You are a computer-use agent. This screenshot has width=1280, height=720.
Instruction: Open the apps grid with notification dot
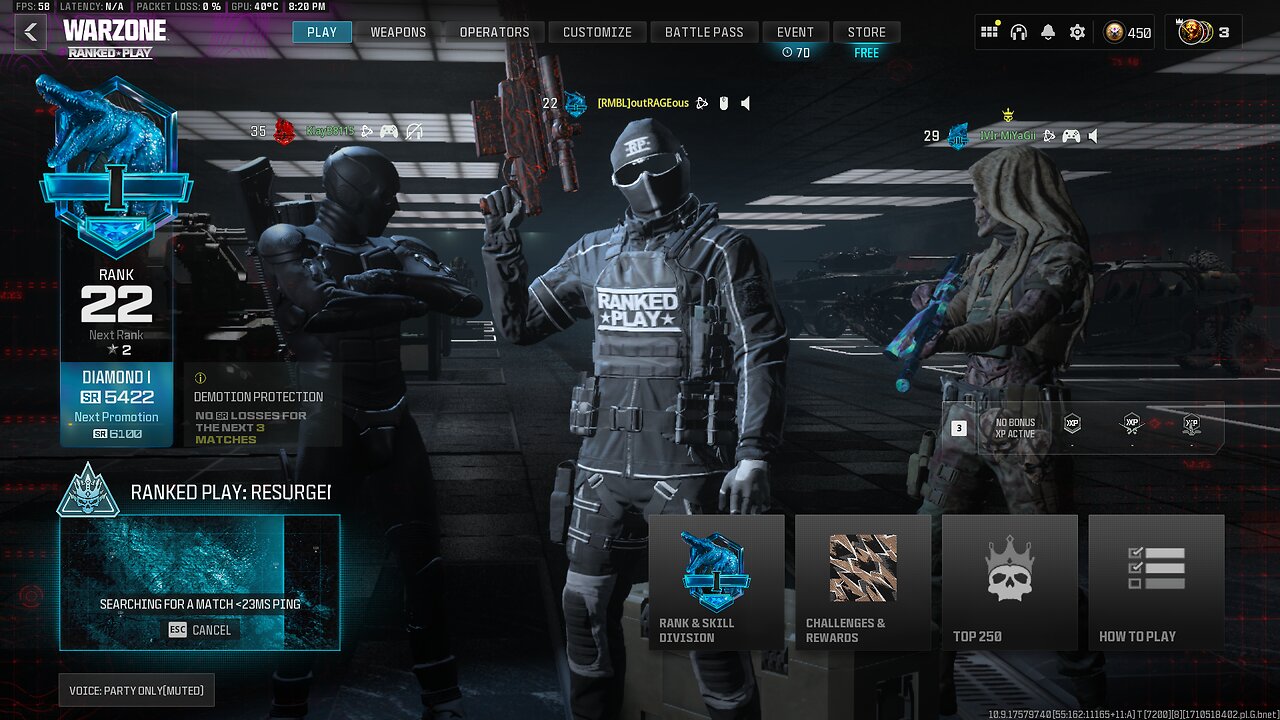point(990,32)
